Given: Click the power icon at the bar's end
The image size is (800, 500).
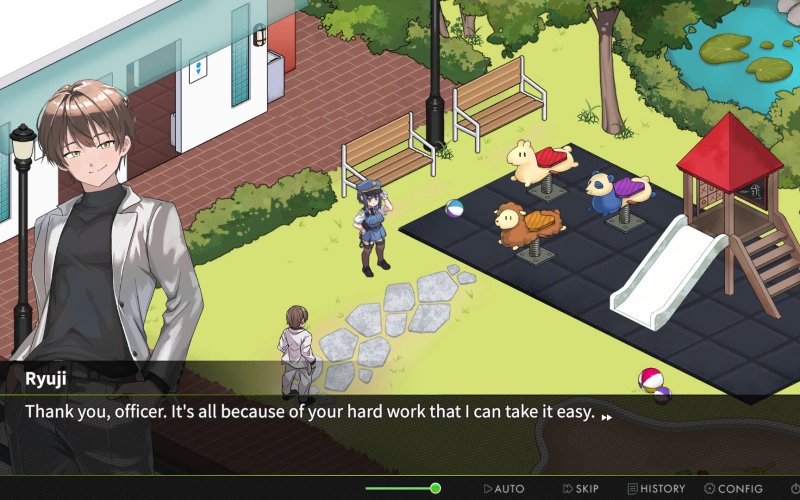Looking at the screenshot, I should tap(794, 488).
